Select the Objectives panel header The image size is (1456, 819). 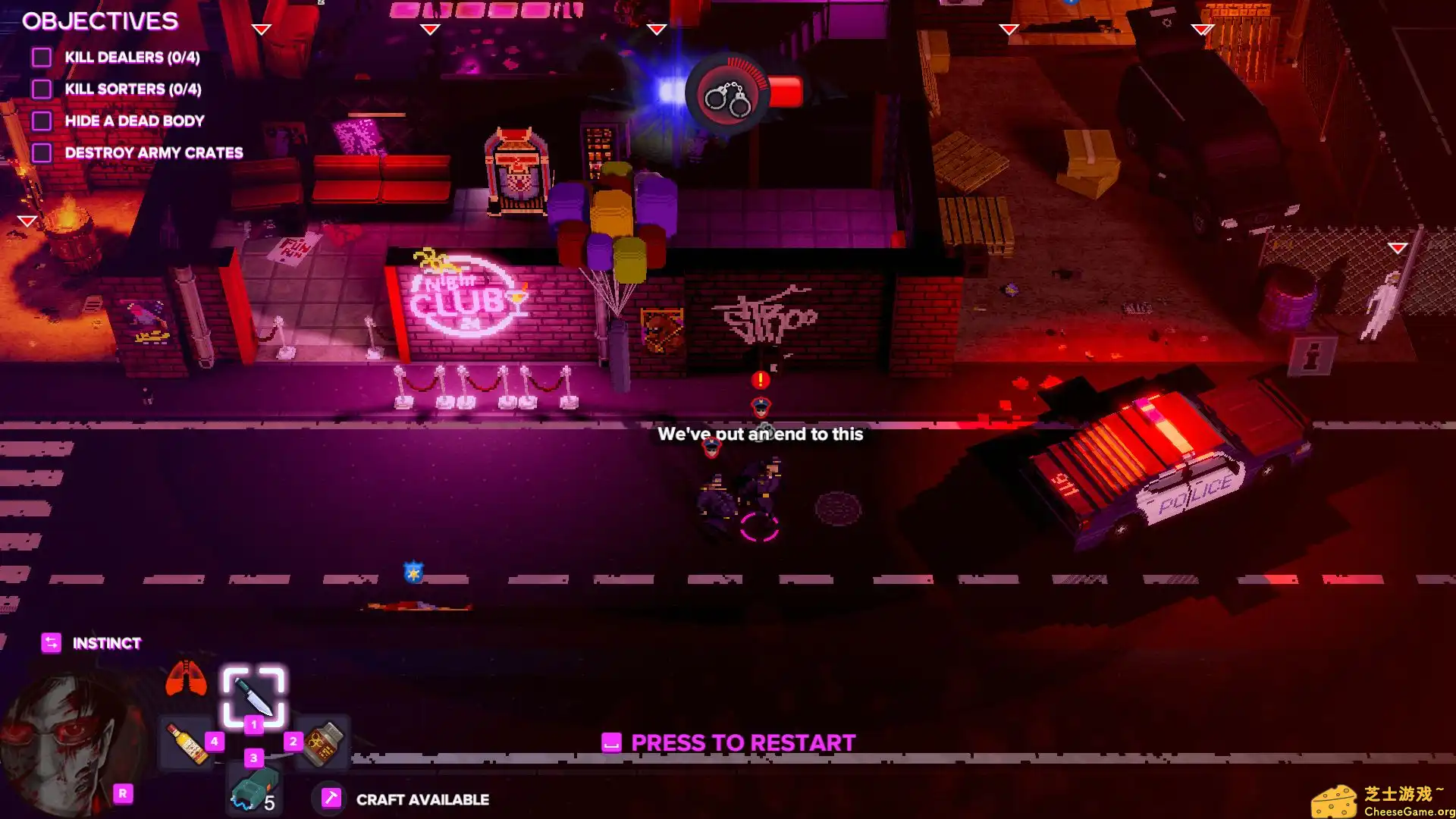click(99, 21)
